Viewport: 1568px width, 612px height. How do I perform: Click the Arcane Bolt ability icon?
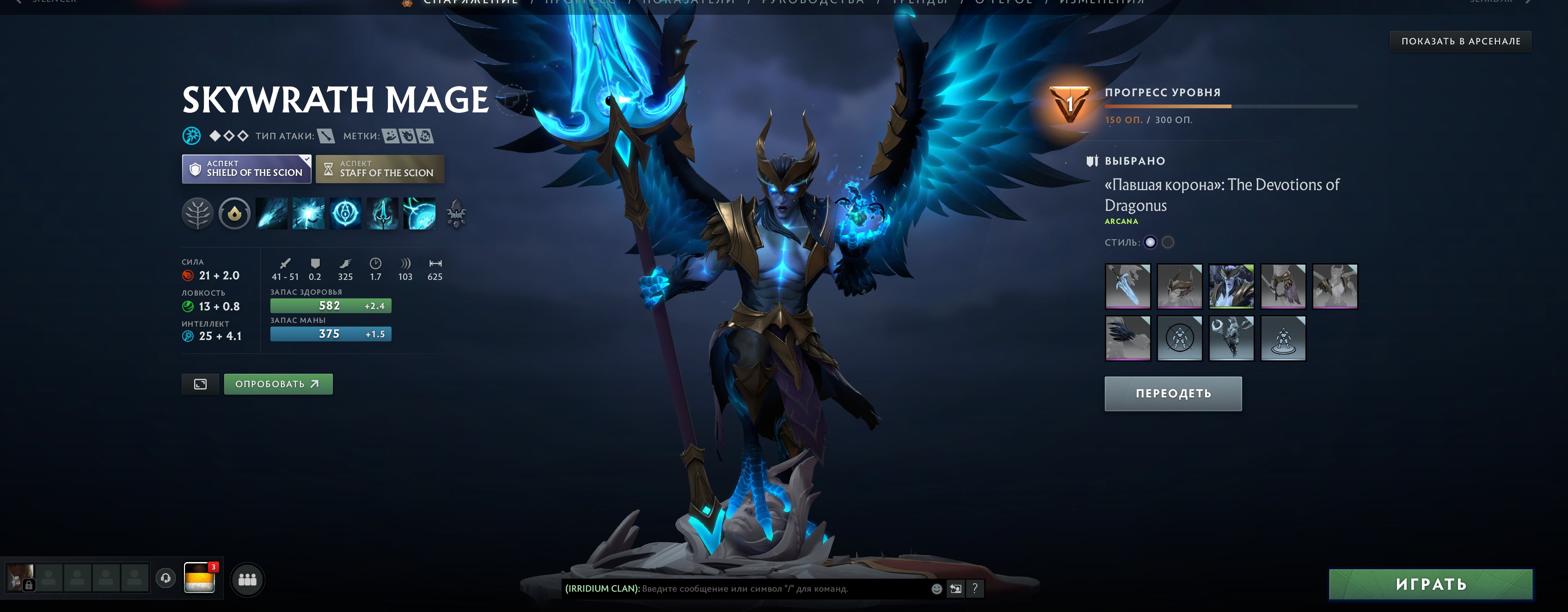point(271,213)
